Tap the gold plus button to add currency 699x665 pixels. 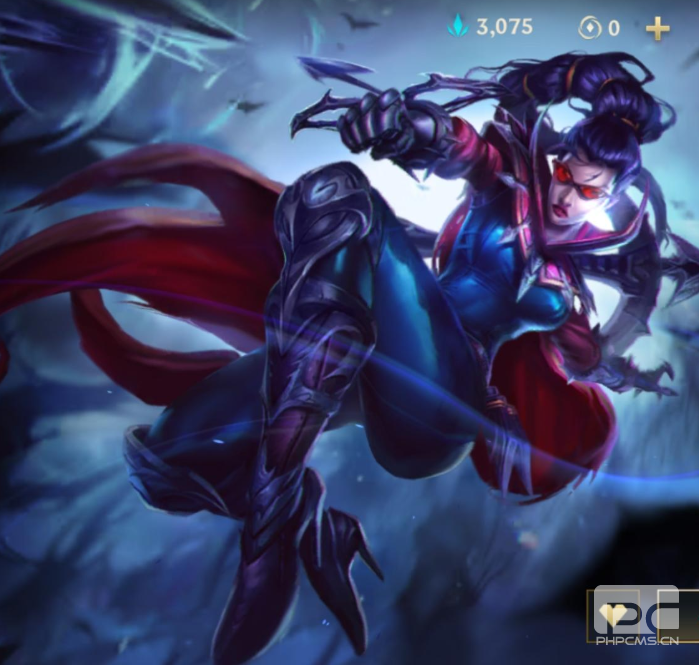[x=657, y=28]
